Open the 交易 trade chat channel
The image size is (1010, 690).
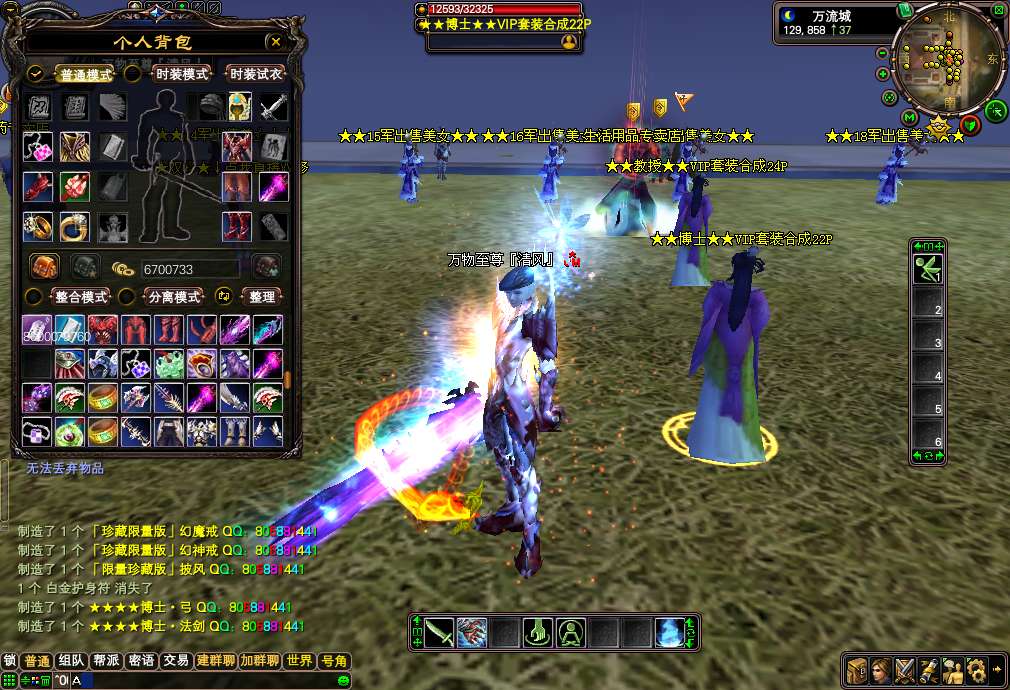[177, 661]
